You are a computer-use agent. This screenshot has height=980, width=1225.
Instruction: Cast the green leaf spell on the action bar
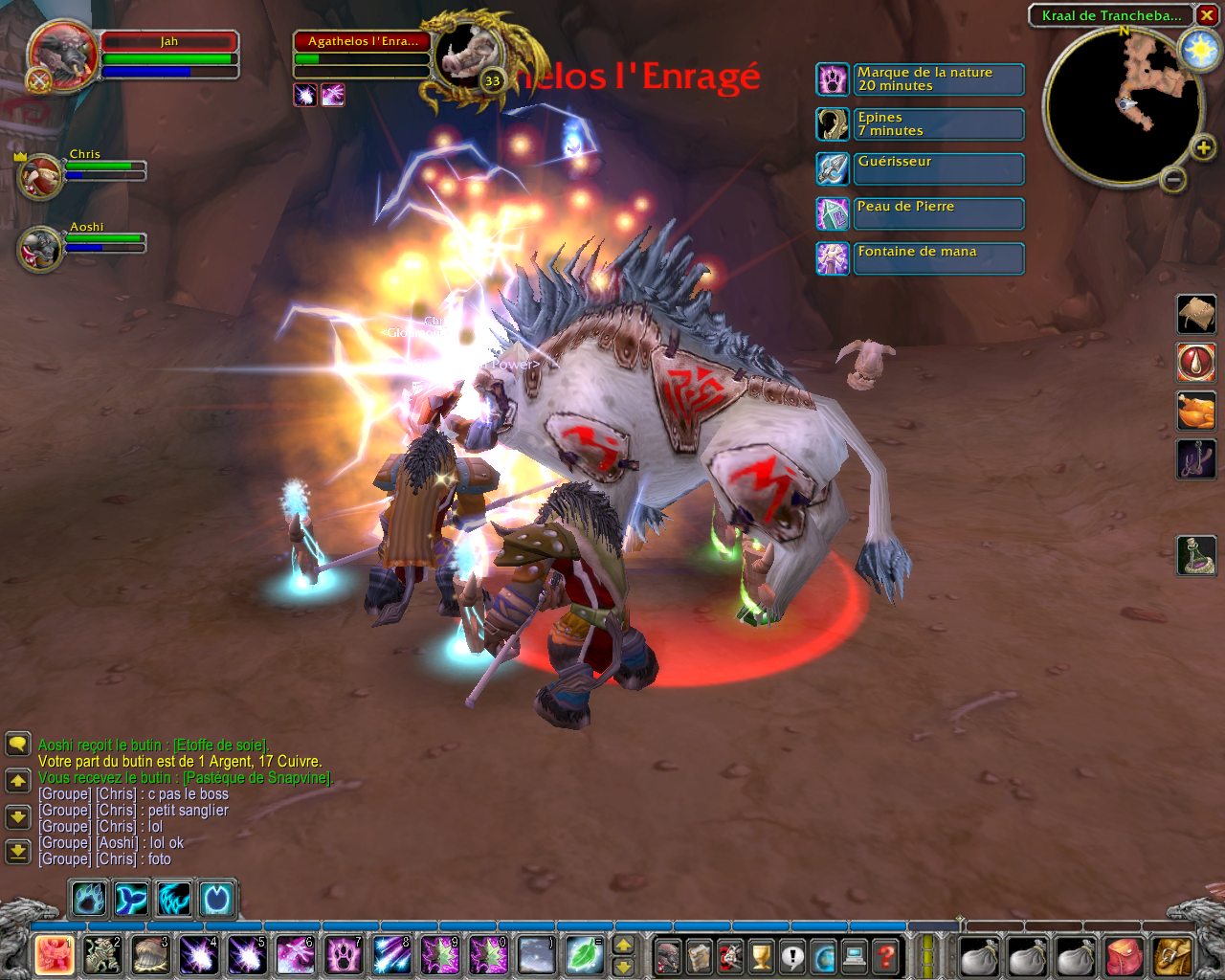(x=583, y=954)
